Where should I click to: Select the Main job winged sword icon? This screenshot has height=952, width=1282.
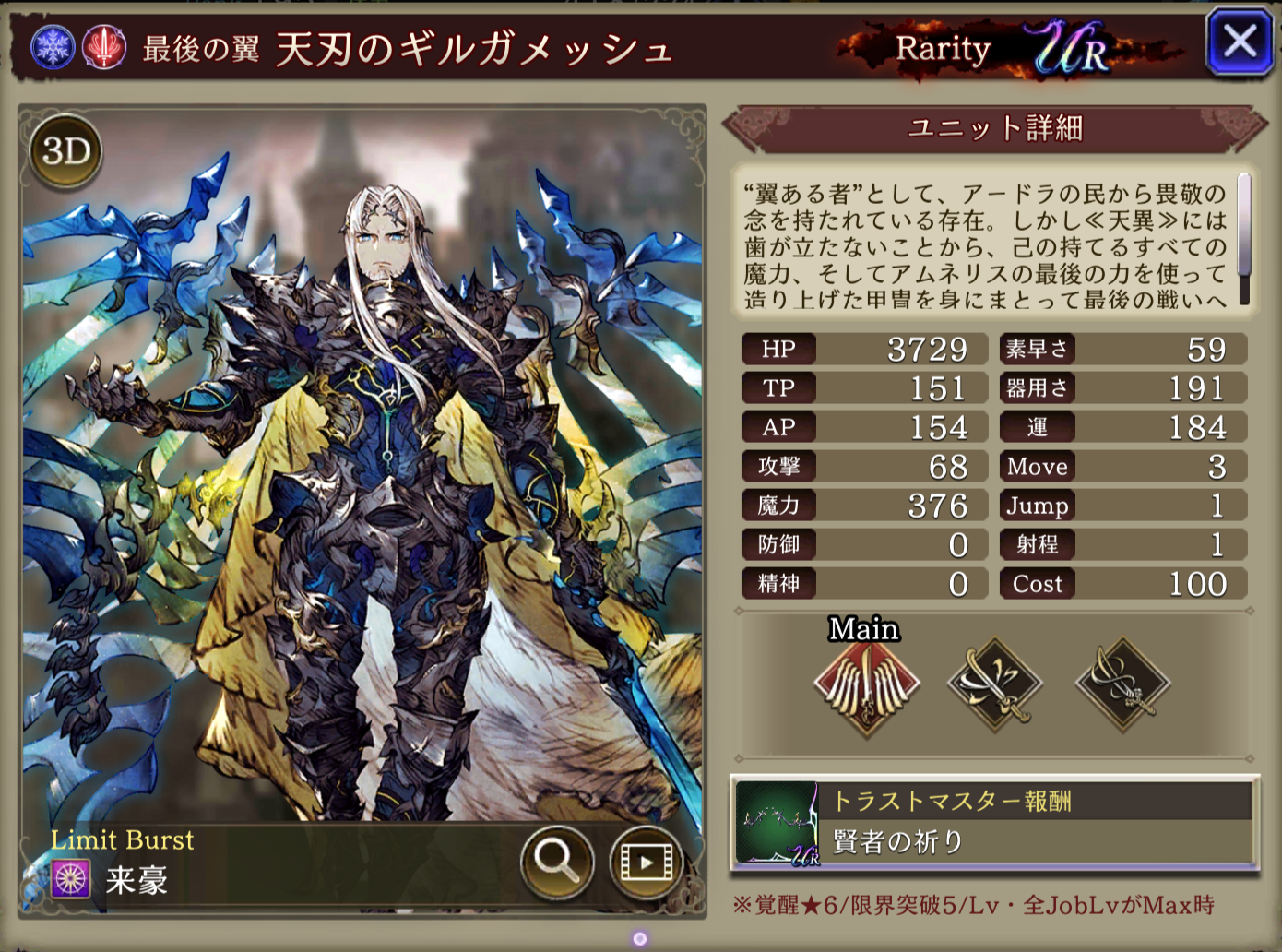click(x=866, y=684)
